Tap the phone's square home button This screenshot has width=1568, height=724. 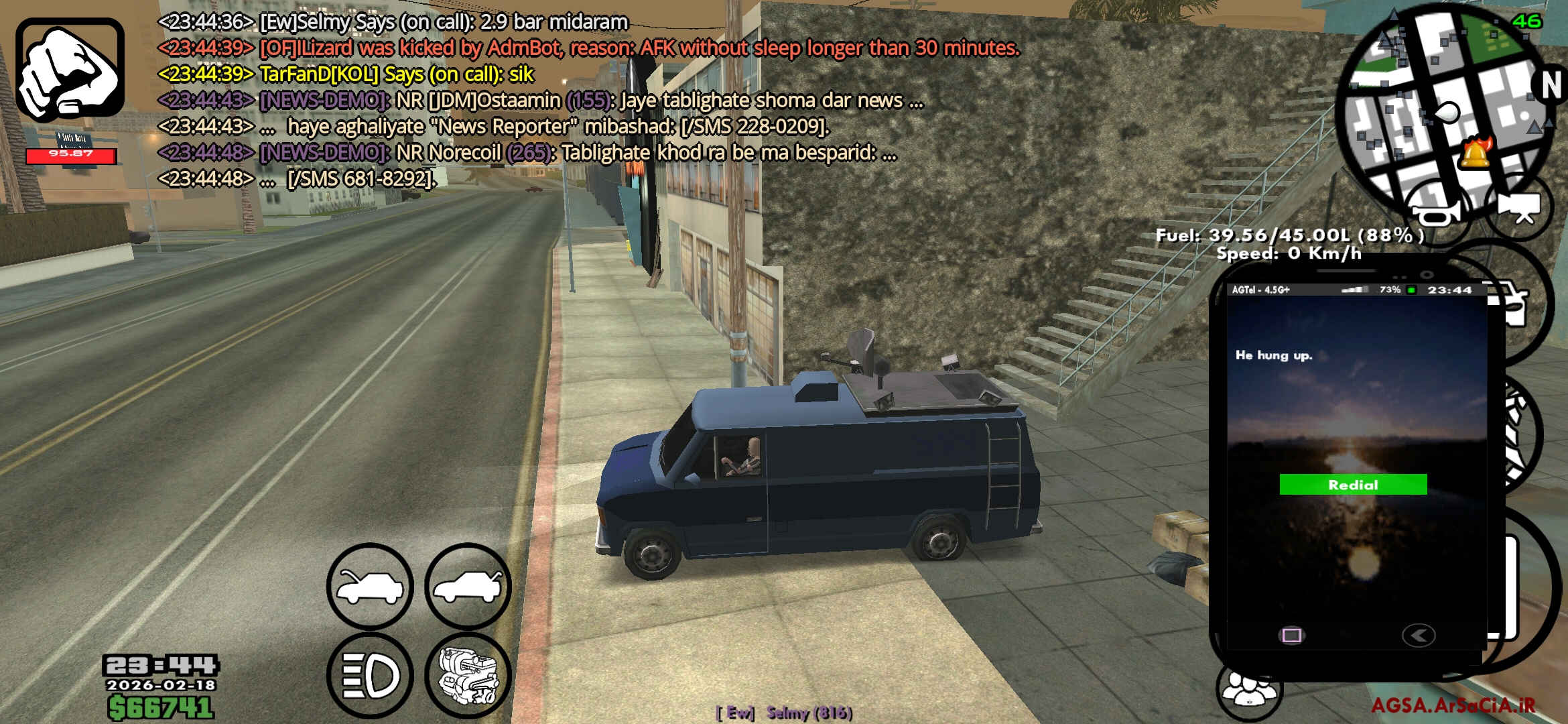coord(1291,635)
